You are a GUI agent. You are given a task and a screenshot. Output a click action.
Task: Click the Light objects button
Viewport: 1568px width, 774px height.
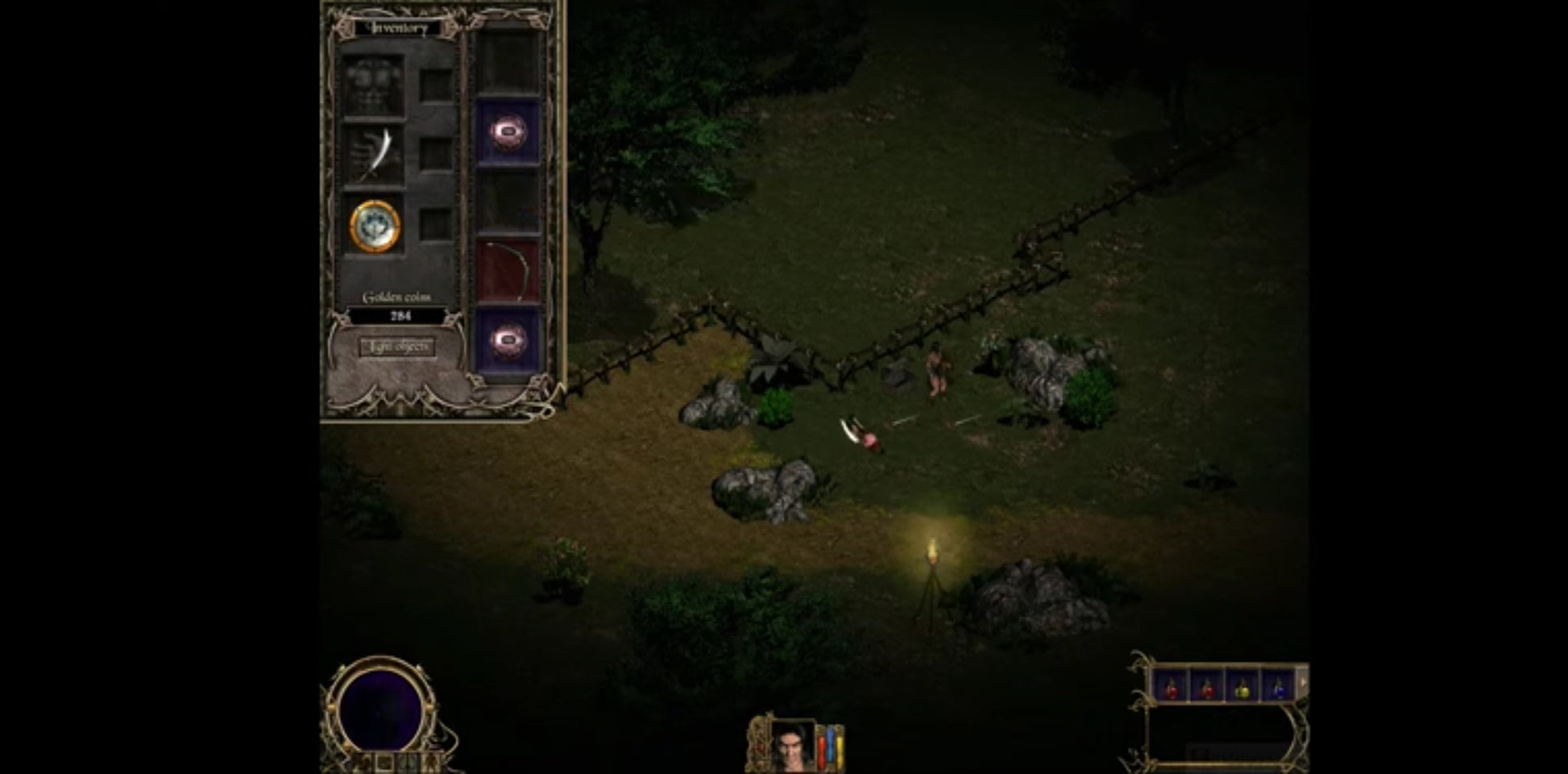tap(397, 347)
